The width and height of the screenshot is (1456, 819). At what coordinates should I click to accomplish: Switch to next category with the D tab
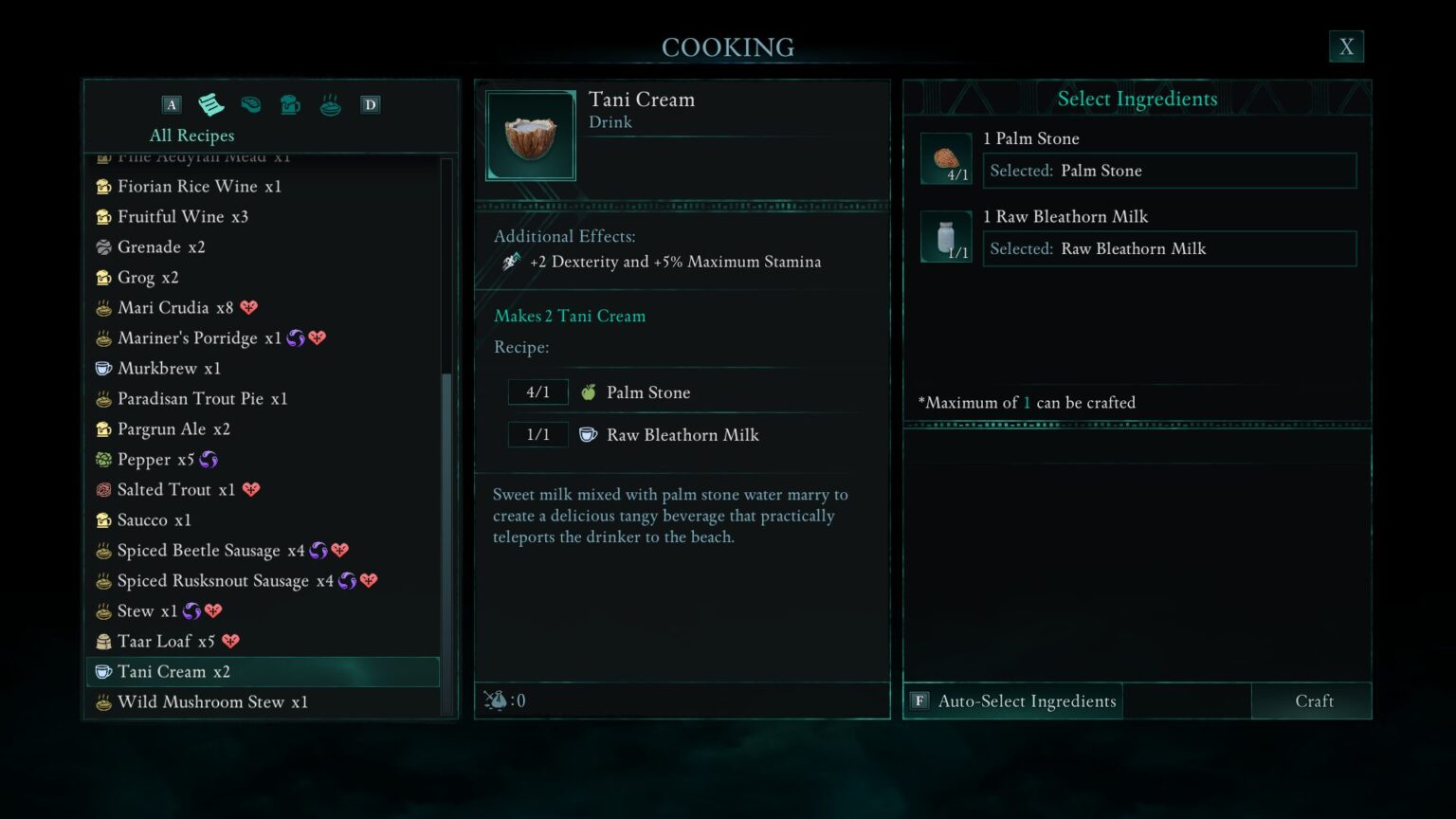(x=370, y=104)
